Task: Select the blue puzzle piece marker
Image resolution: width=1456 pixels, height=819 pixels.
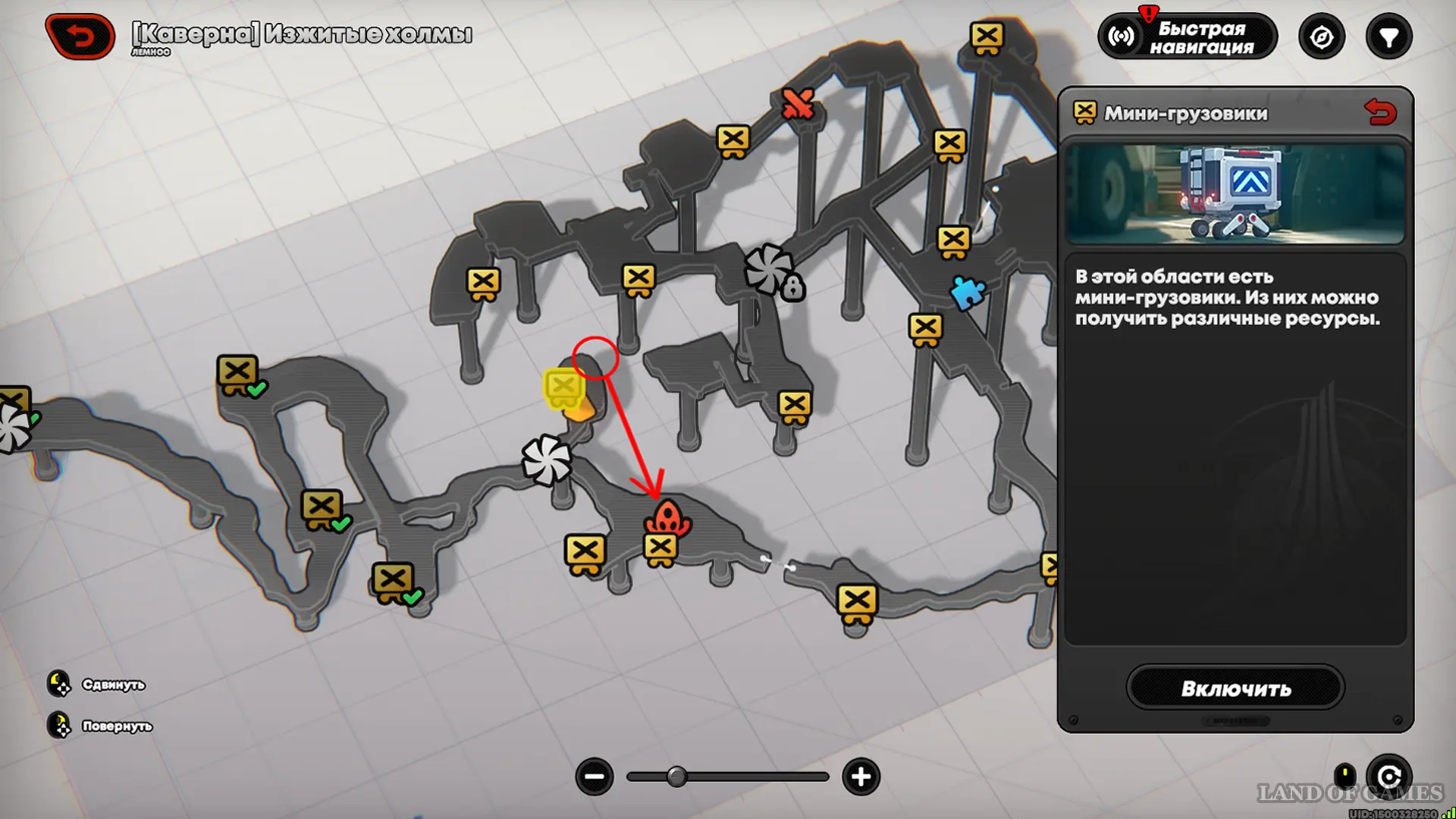Action: tap(968, 292)
